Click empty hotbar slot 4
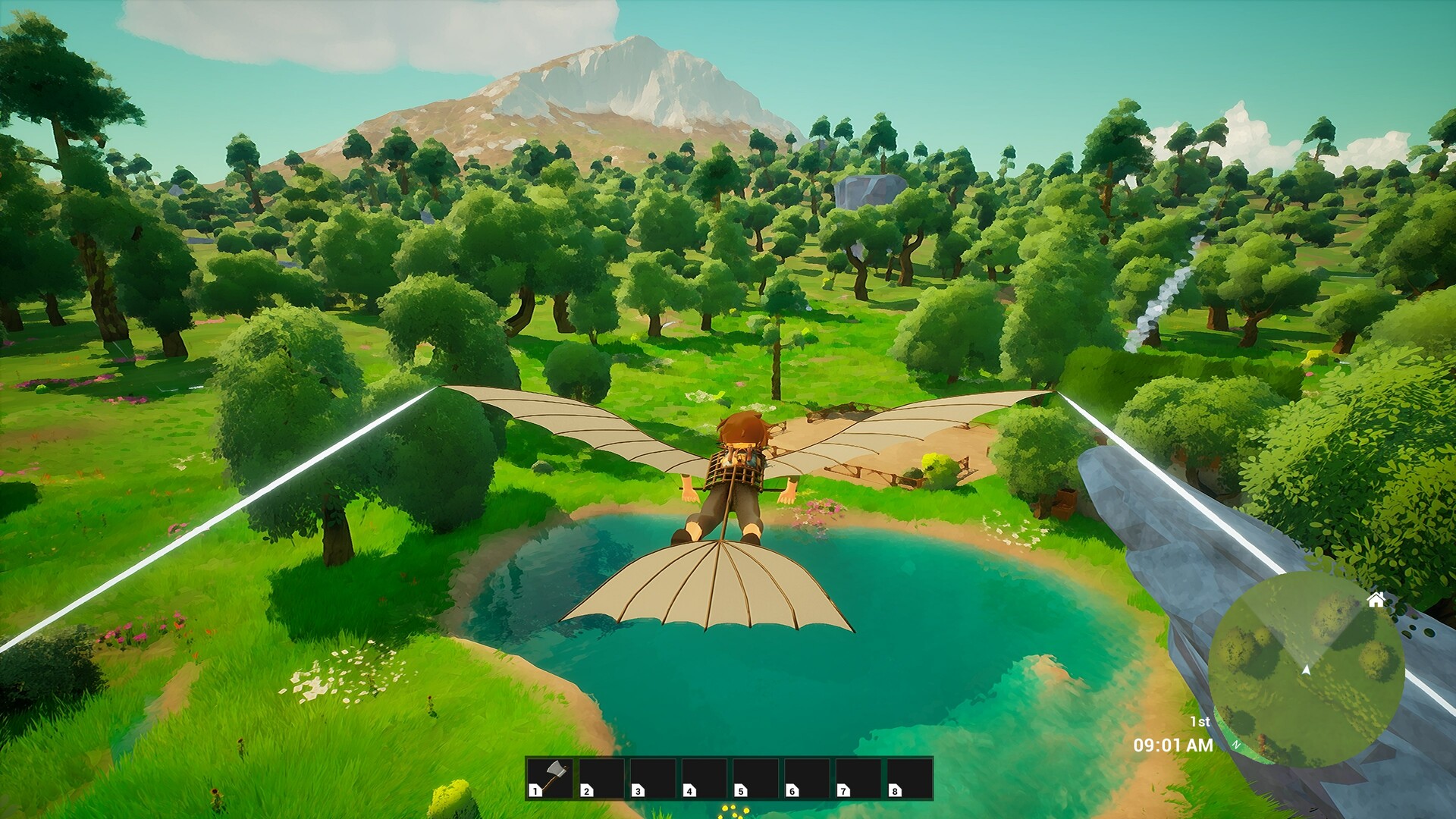Screen dimensions: 1456x819 (x=704, y=777)
